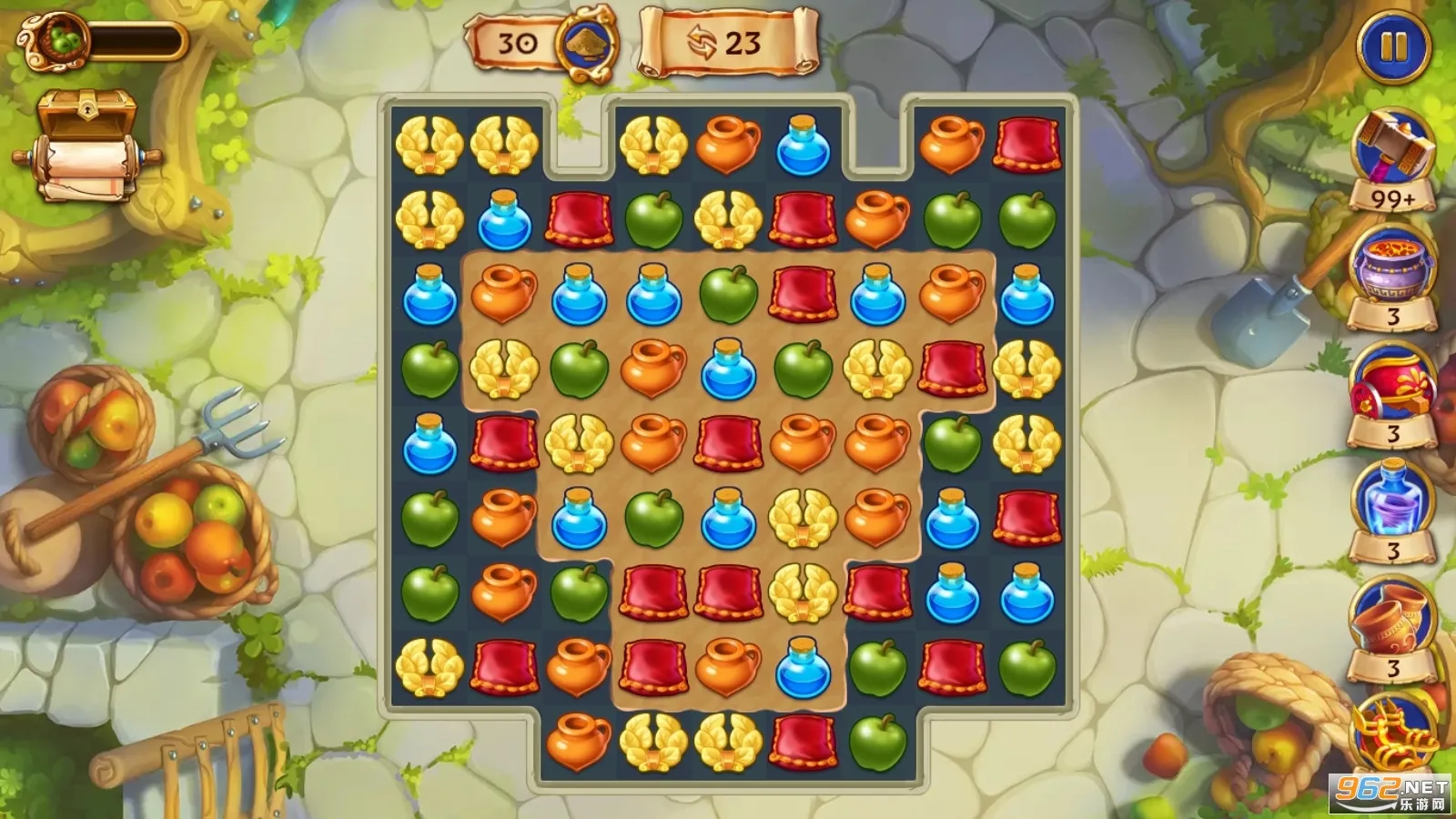The height and width of the screenshot is (819, 1456).
Task: Tap a blue potion tile on the board
Action: tap(502, 221)
